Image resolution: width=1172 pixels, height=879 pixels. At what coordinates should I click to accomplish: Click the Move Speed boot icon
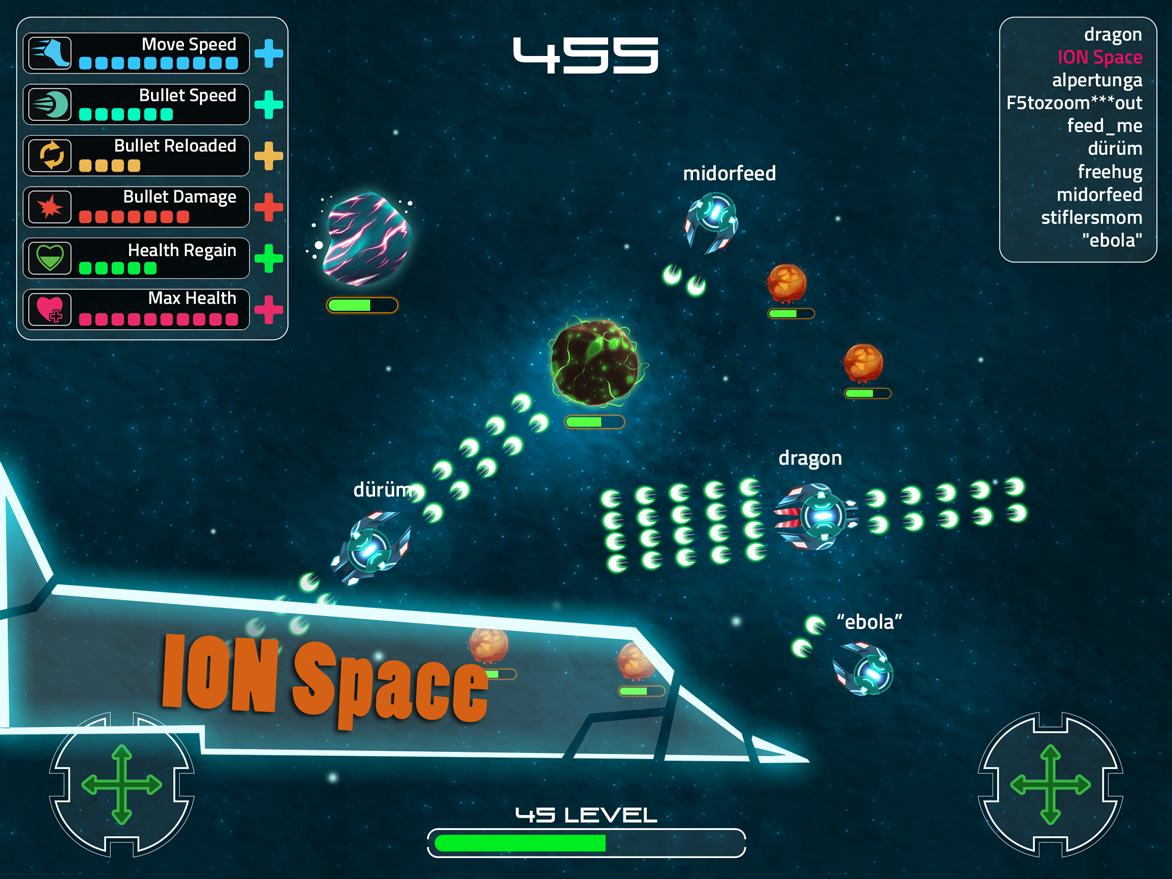point(49,53)
